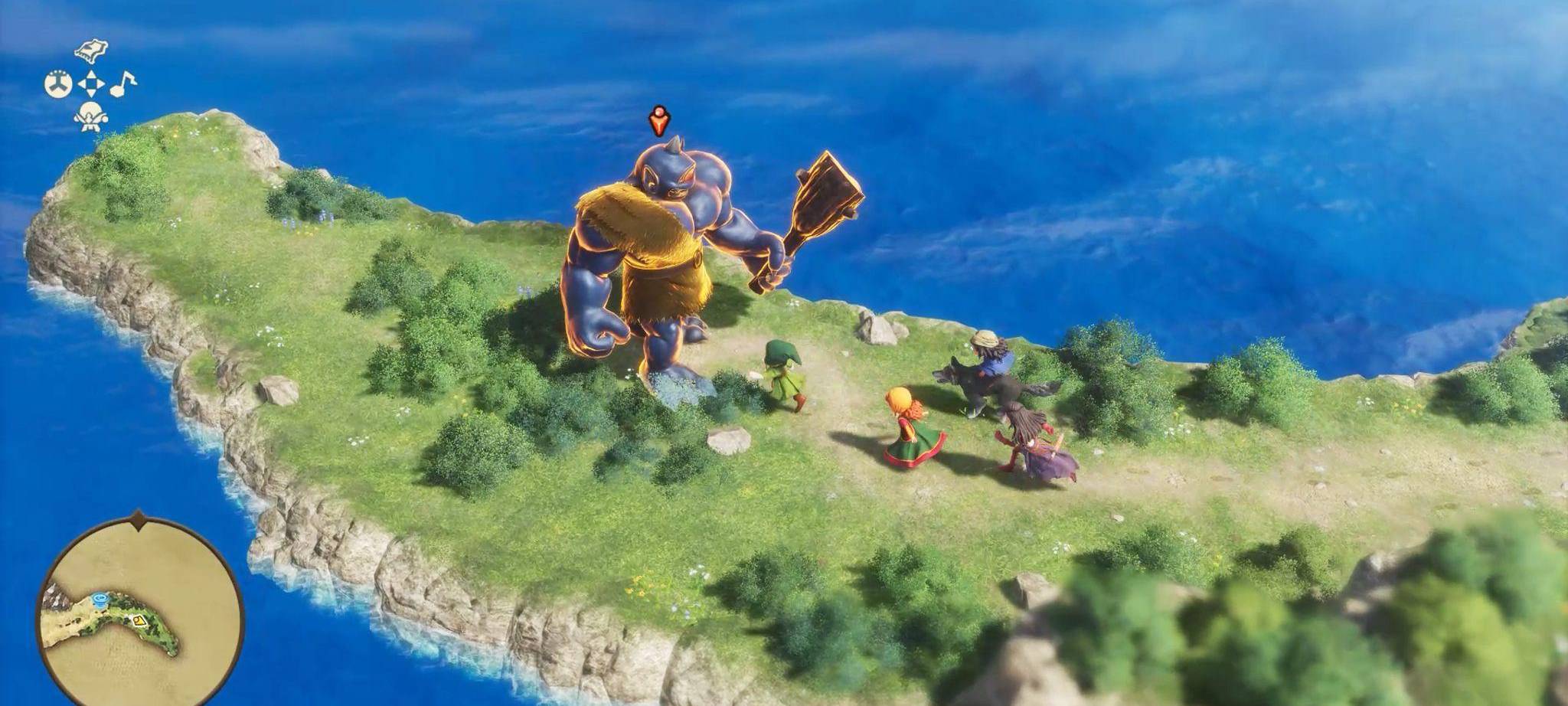Open the map scroll icon
The image size is (1568, 706).
pyautogui.click(x=90, y=51)
